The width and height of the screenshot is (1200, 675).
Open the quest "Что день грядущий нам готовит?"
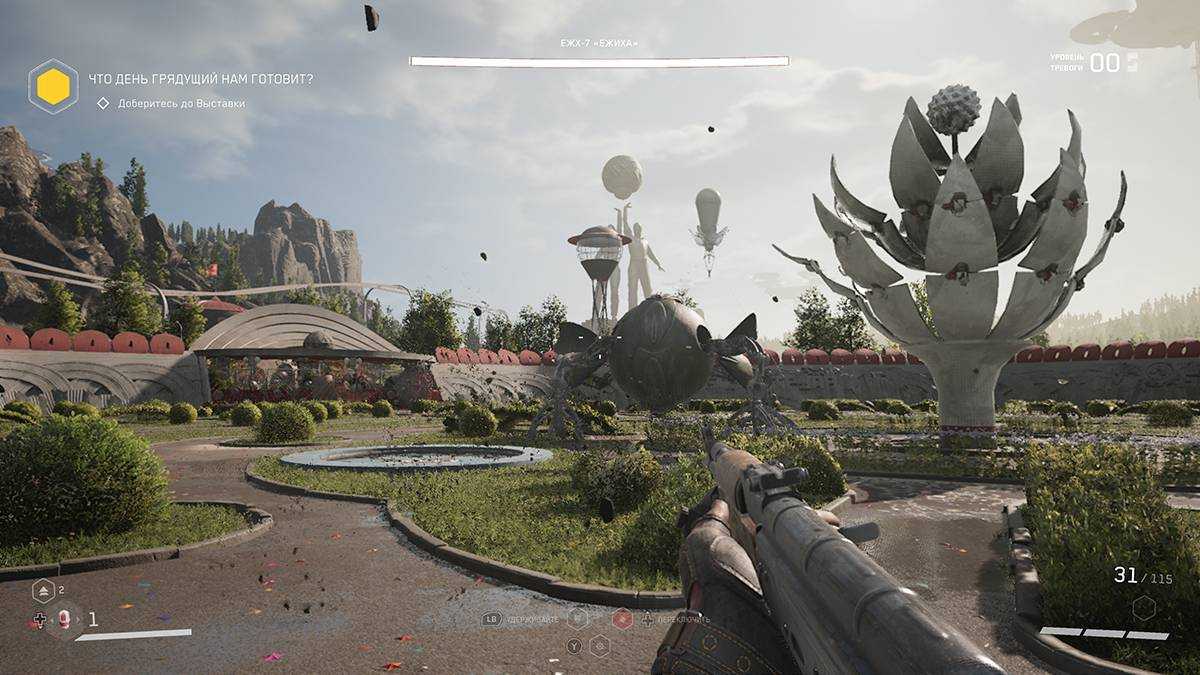tap(200, 79)
